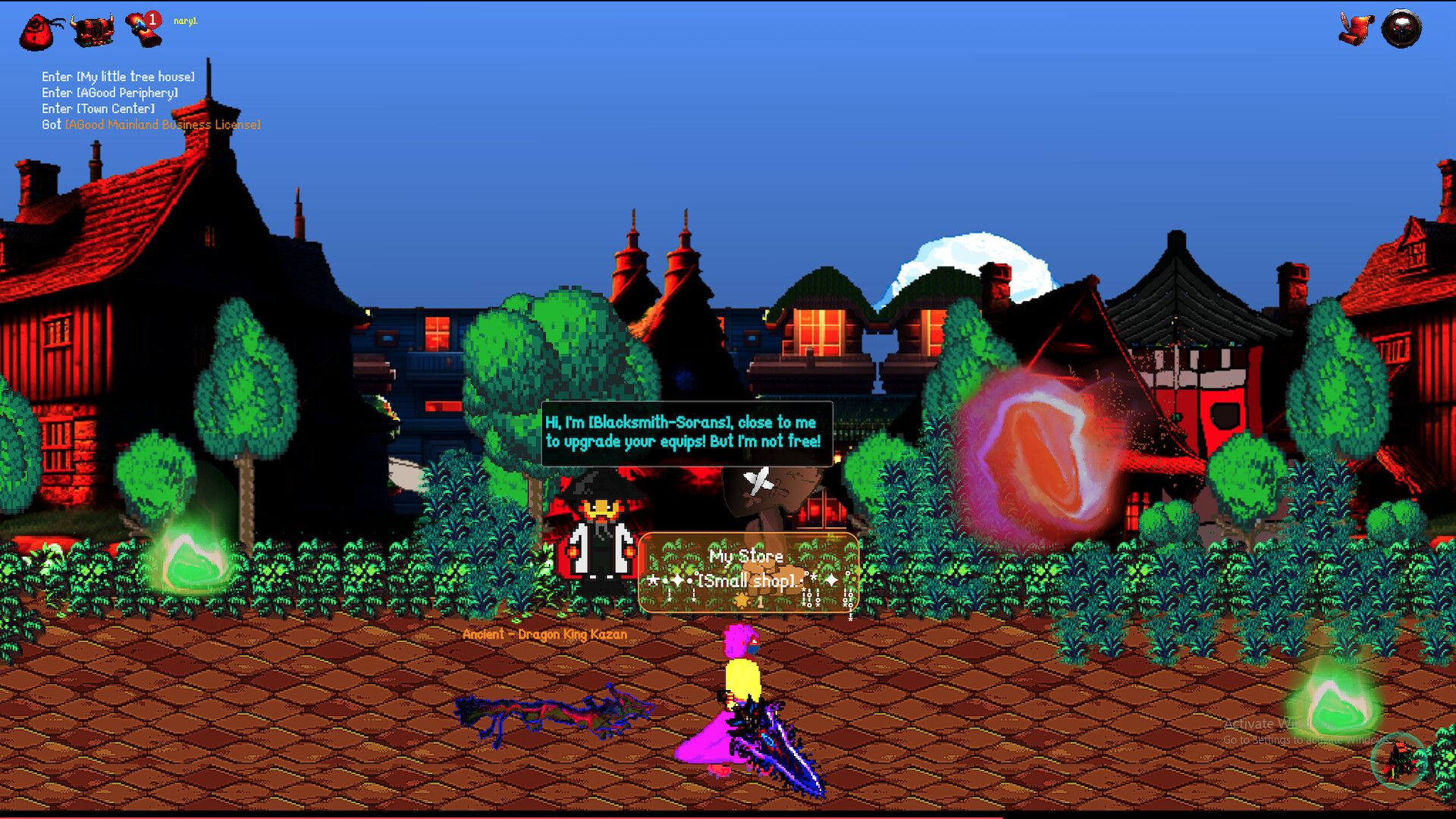Open the skull emblem icon top right
Viewport: 1456px width, 819px height.
(1402, 29)
